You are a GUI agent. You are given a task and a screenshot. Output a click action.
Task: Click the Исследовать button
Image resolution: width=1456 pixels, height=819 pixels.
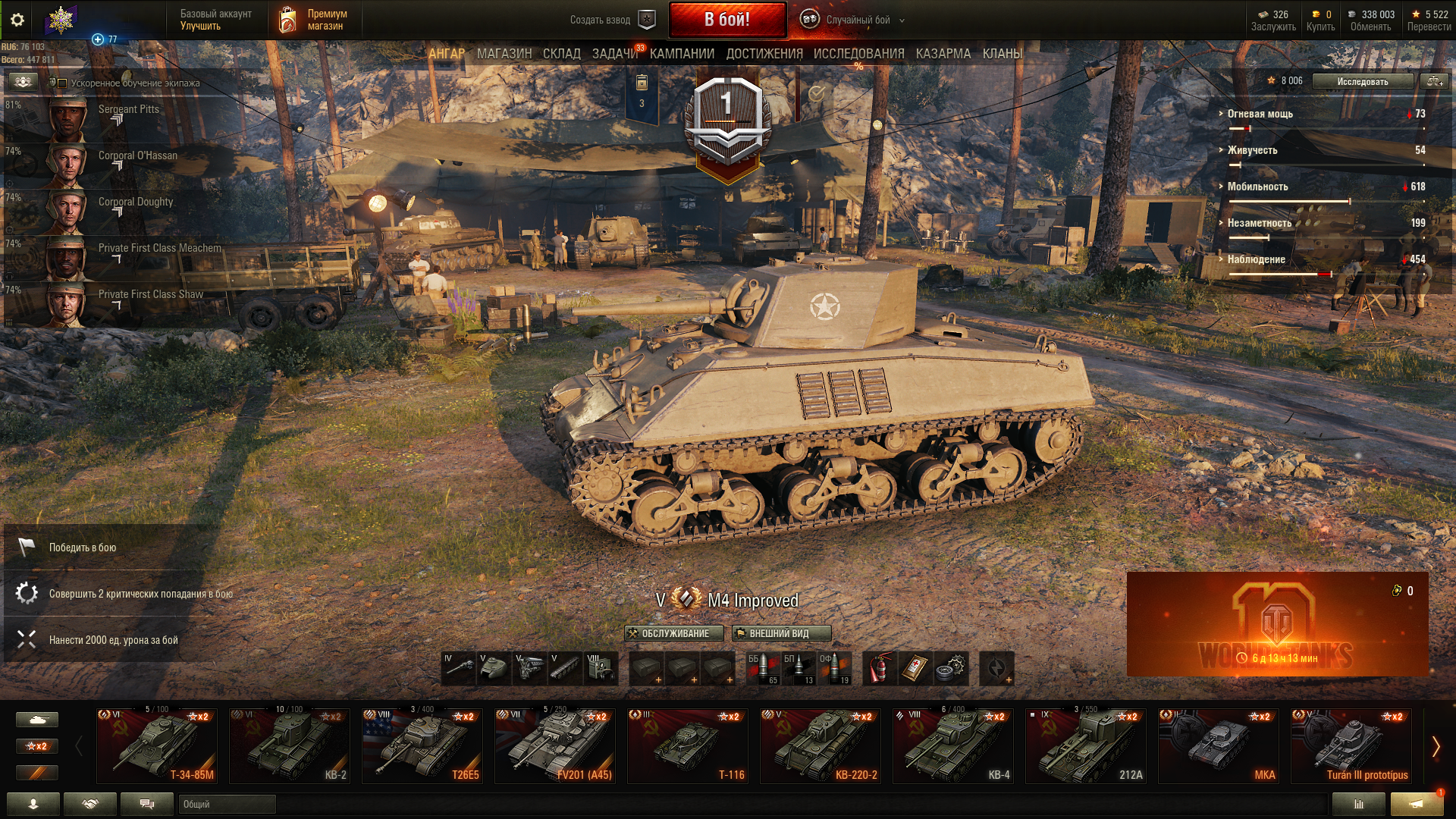(1362, 81)
